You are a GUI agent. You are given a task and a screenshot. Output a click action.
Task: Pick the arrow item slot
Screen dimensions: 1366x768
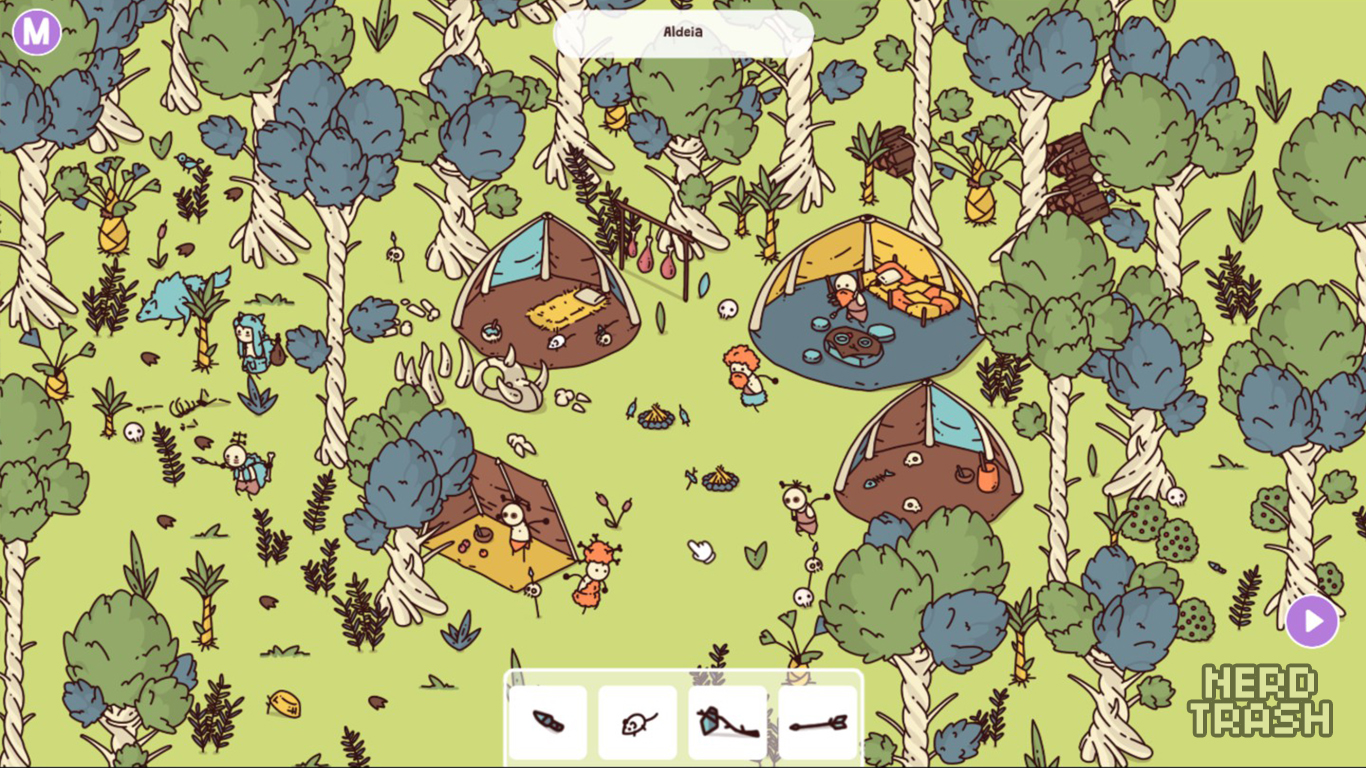pyautogui.click(x=818, y=722)
